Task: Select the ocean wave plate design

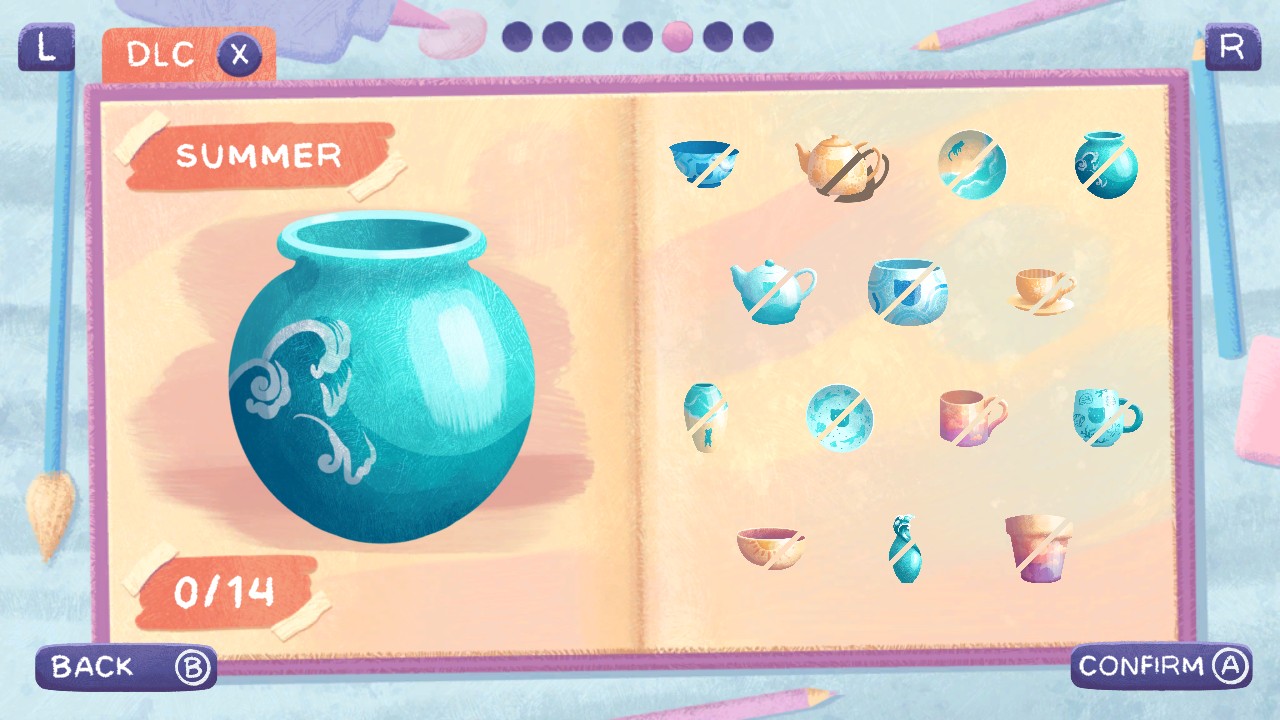Action: 840,418
